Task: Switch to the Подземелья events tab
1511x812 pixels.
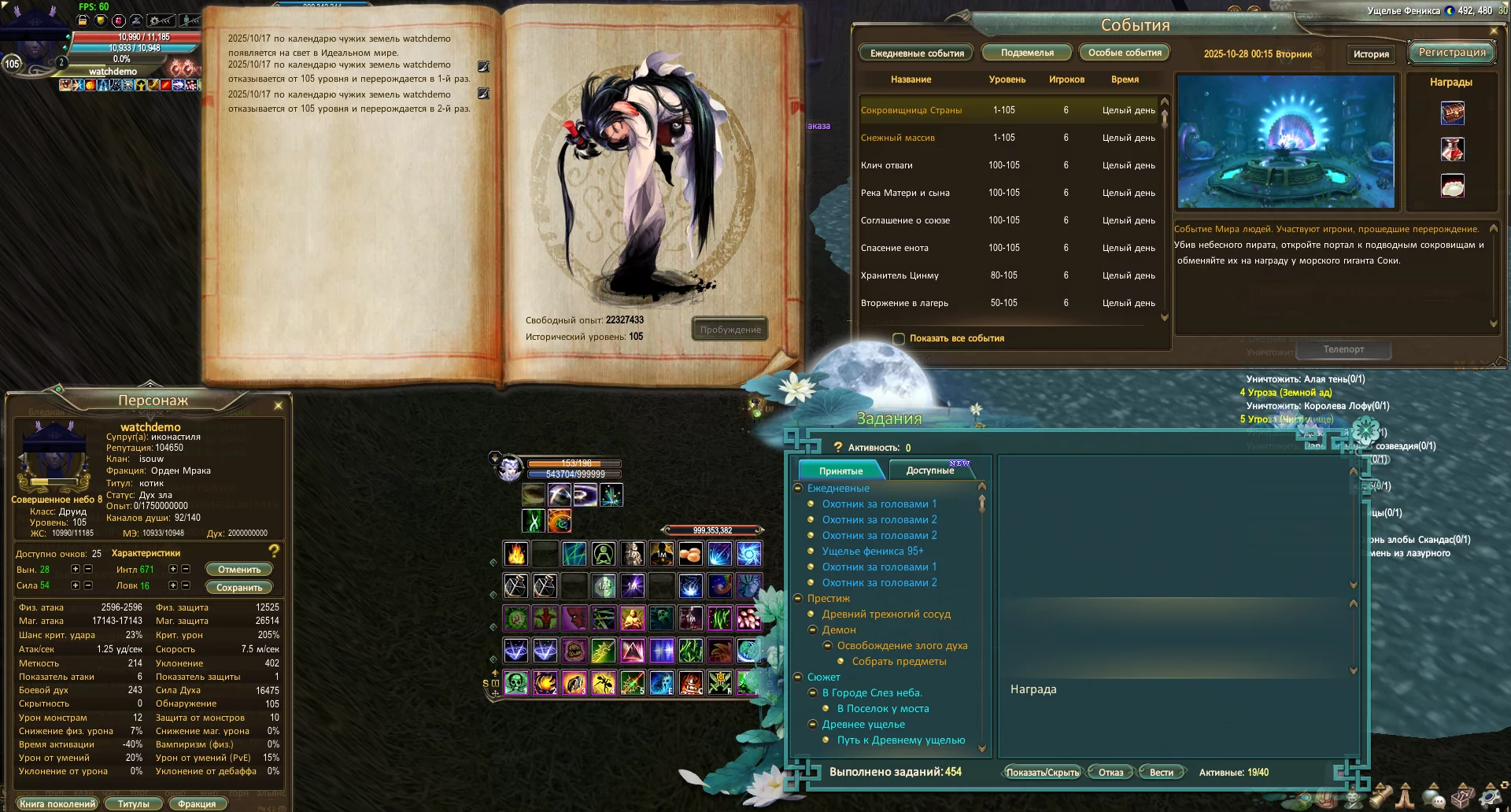Action: click(x=1027, y=53)
